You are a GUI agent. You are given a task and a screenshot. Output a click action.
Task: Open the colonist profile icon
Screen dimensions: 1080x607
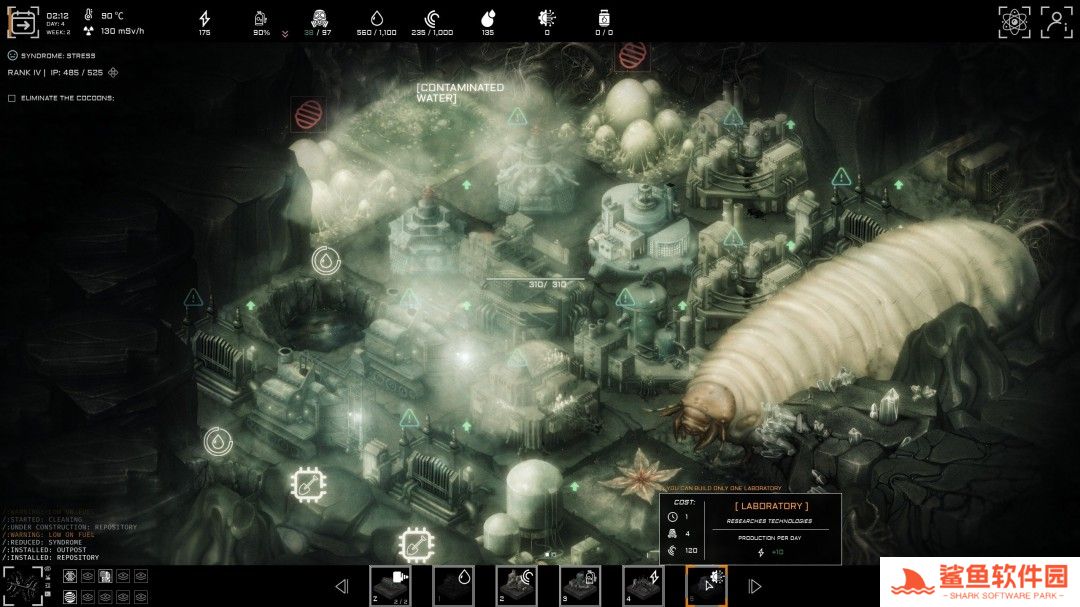(x=1056, y=22)
